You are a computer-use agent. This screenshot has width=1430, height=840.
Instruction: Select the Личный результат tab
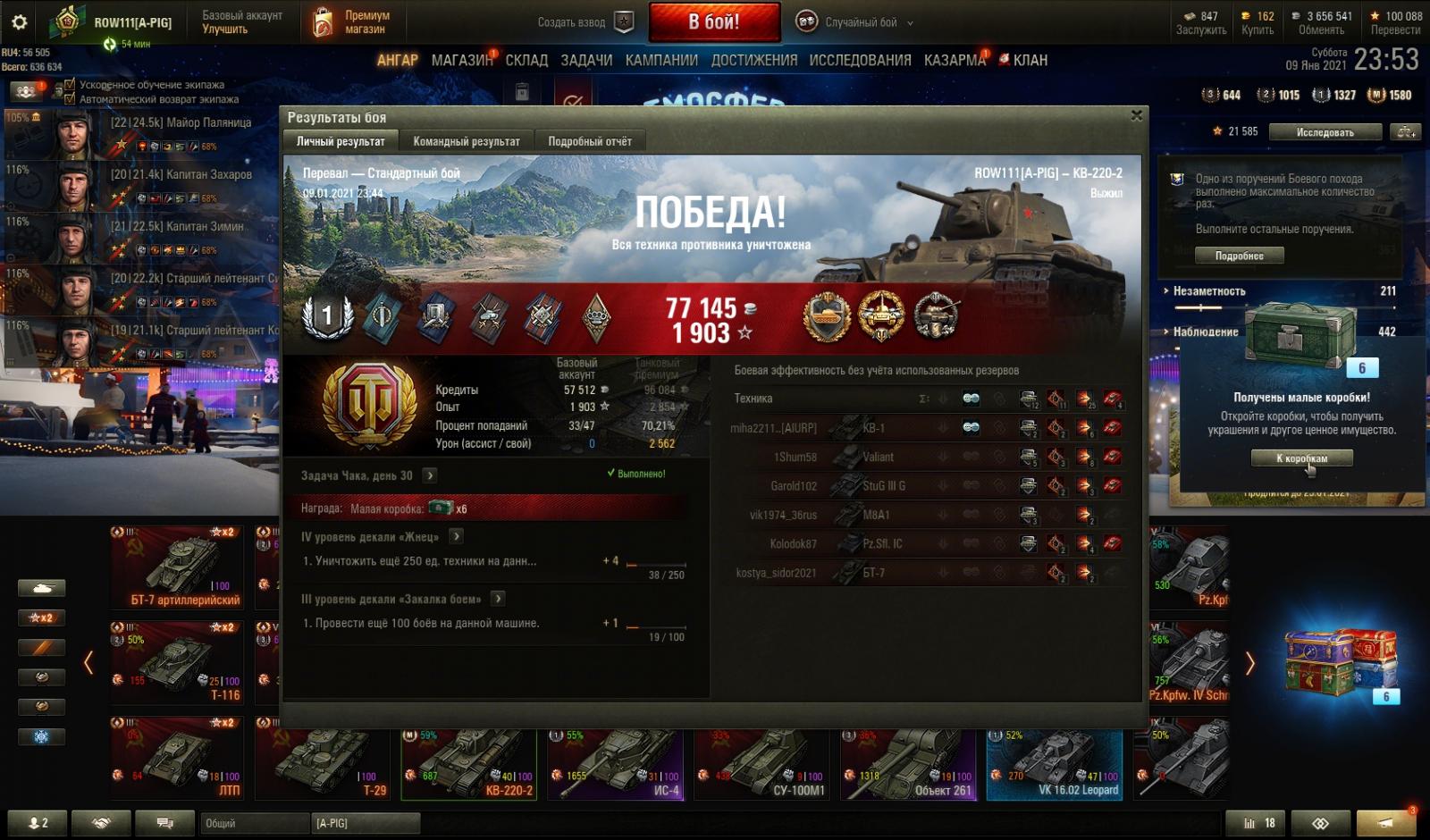341,141
